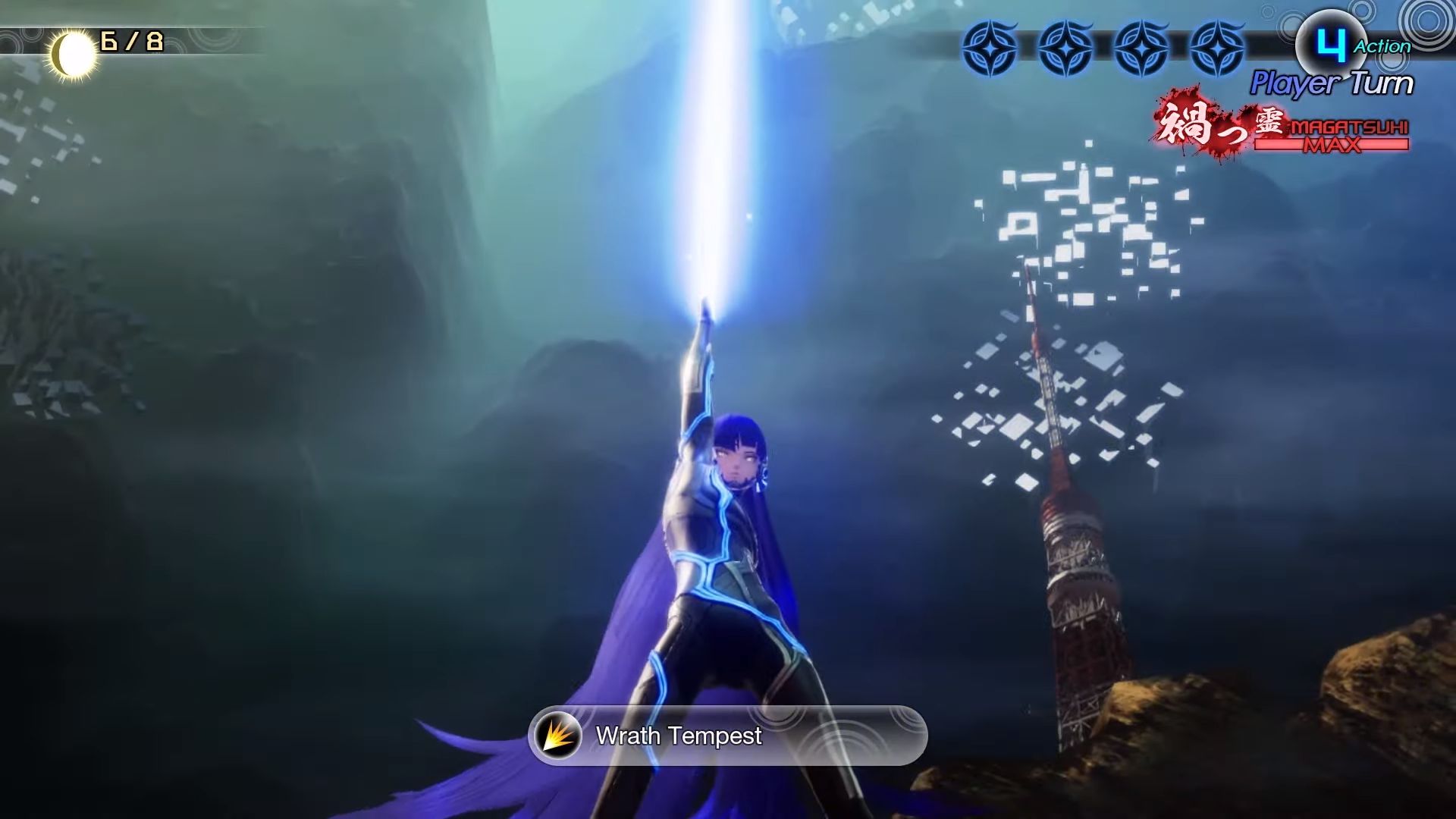Click the moon phase icon
The image size is (1456, 819).
[x=74, y=55]
